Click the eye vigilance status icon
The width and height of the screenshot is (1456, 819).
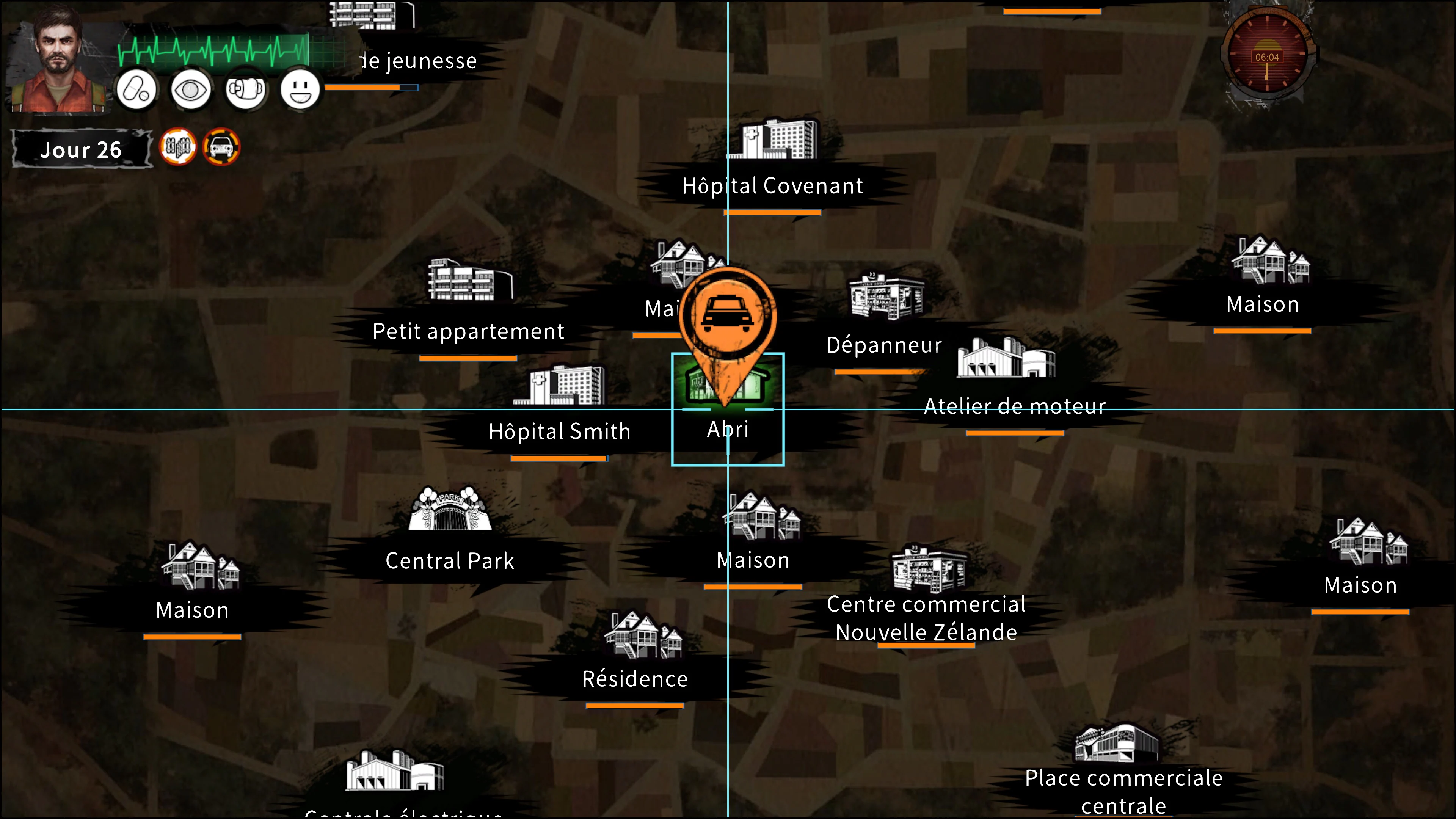point(191,89)
